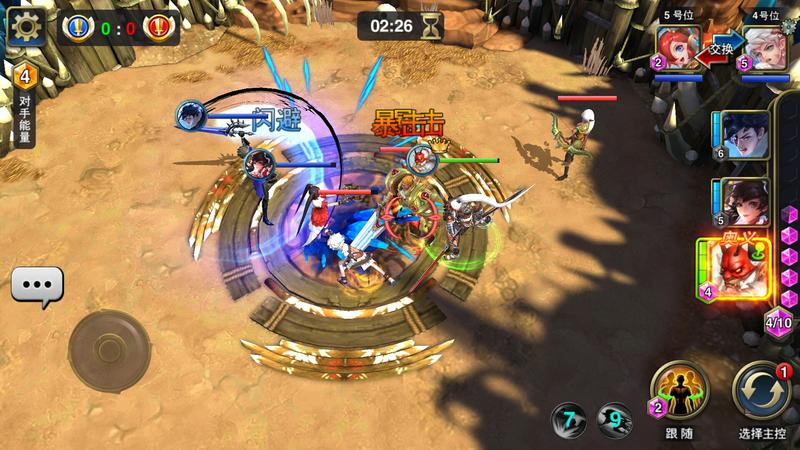Open the gear settings menu
800x450 pixels.
click(x=27, y=26)
